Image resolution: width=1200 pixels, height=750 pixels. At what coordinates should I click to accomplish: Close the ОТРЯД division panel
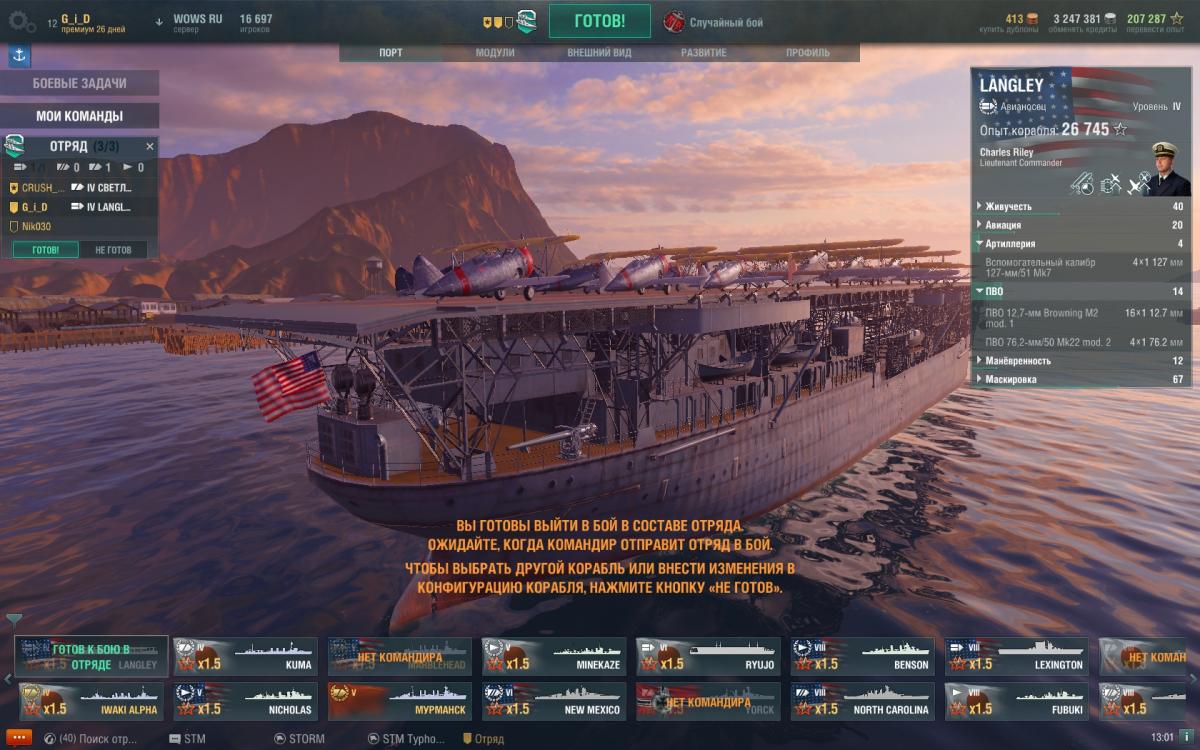[x=150, y=146]
